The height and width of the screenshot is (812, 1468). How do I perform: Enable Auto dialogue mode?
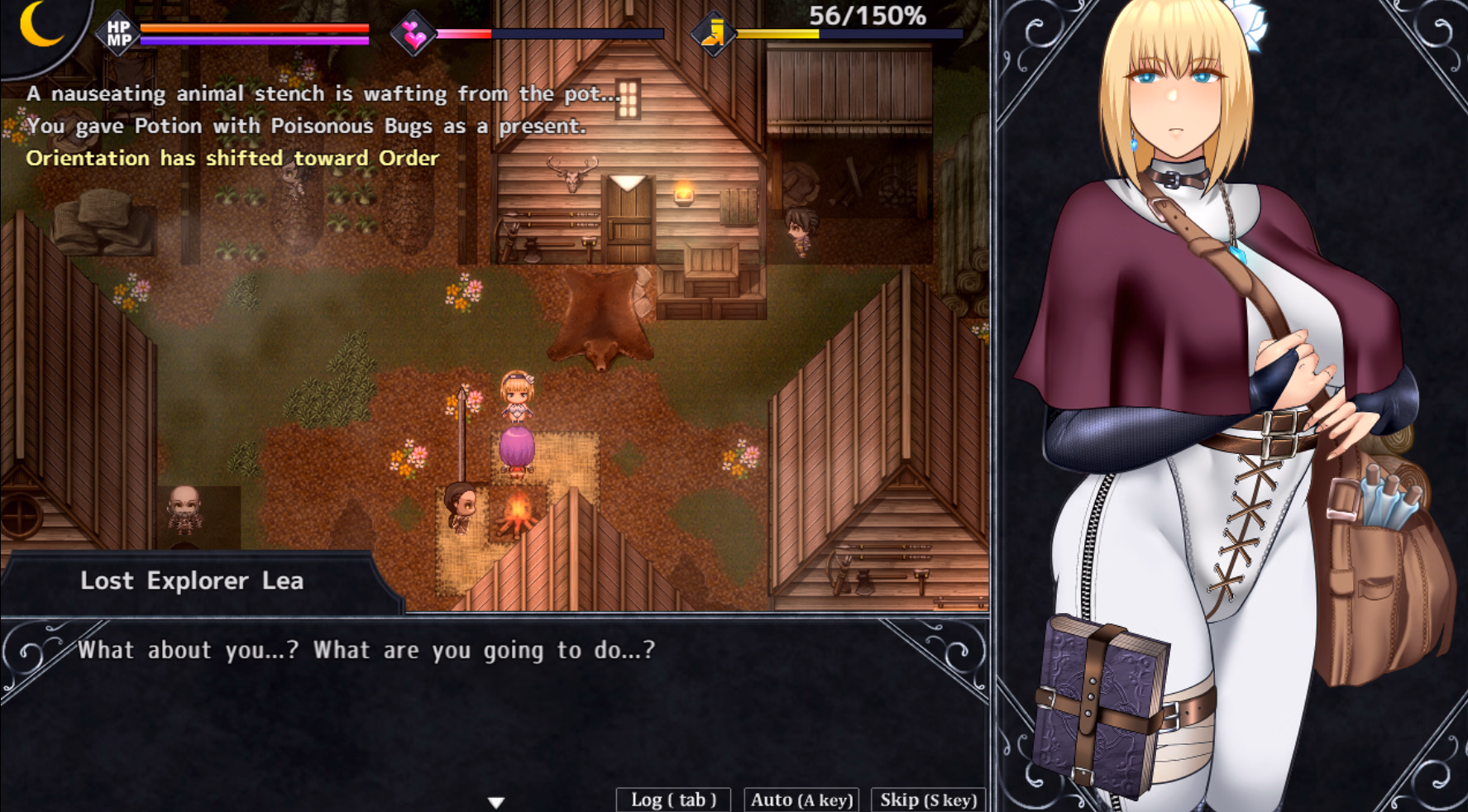801,800
